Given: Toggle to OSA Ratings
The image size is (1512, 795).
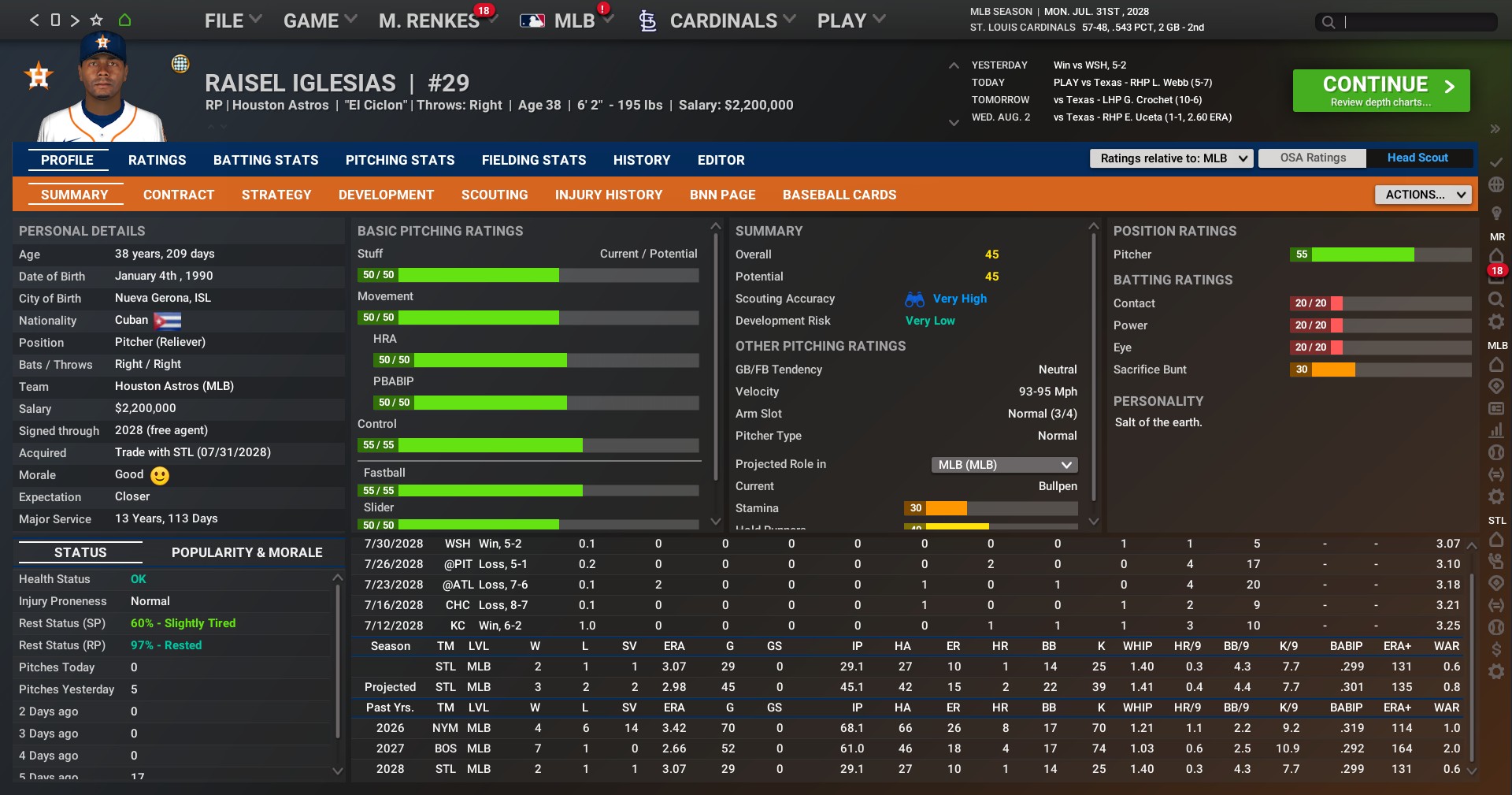Looking at the screenshot, I should coord(1313,158).
